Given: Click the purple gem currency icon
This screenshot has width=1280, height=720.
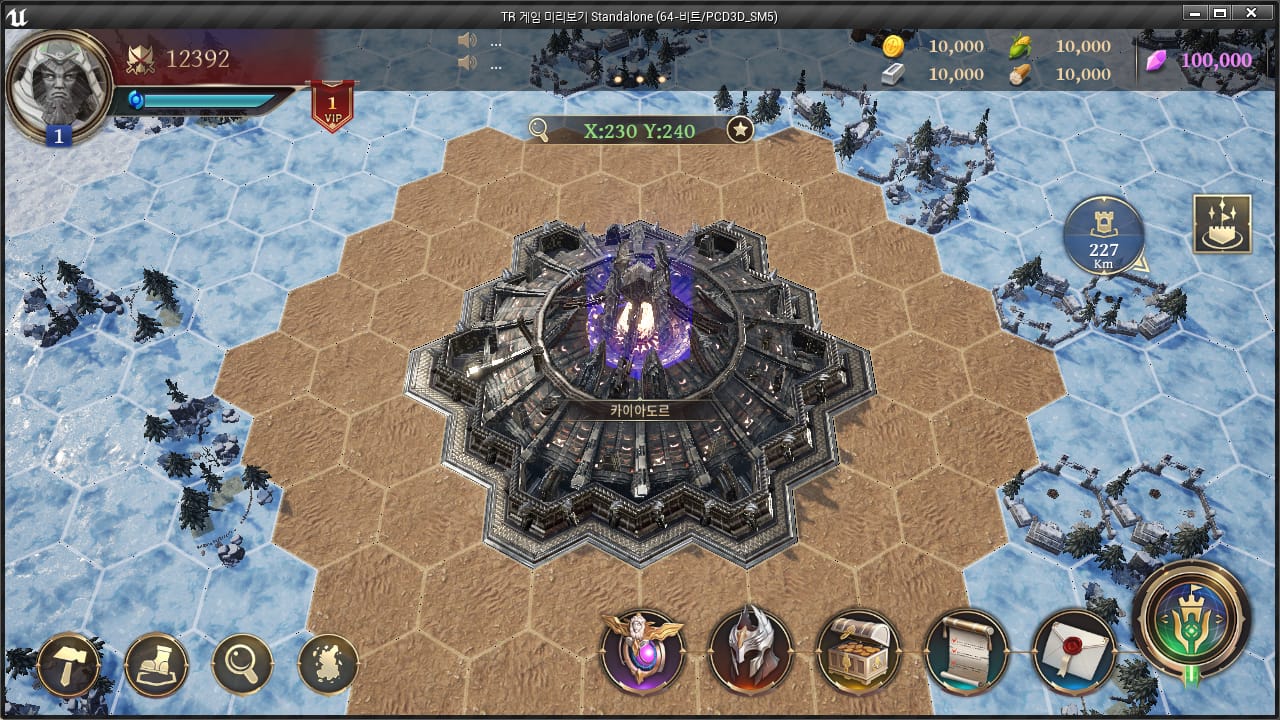Looking at the screenshot, I should [x=1156, y=59].
